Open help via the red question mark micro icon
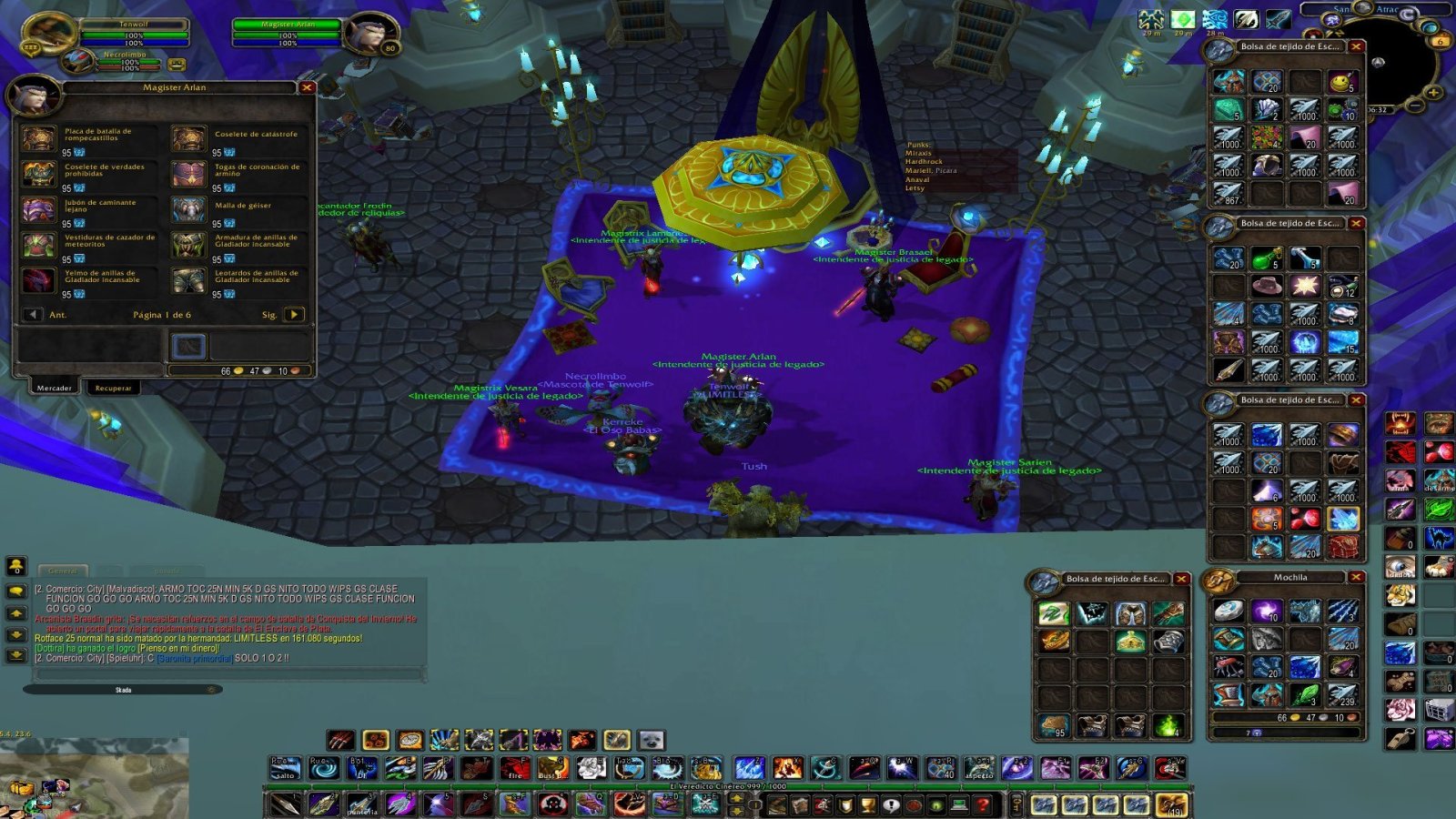Screen dimensions: 1456x819 [x=984, y=804]
